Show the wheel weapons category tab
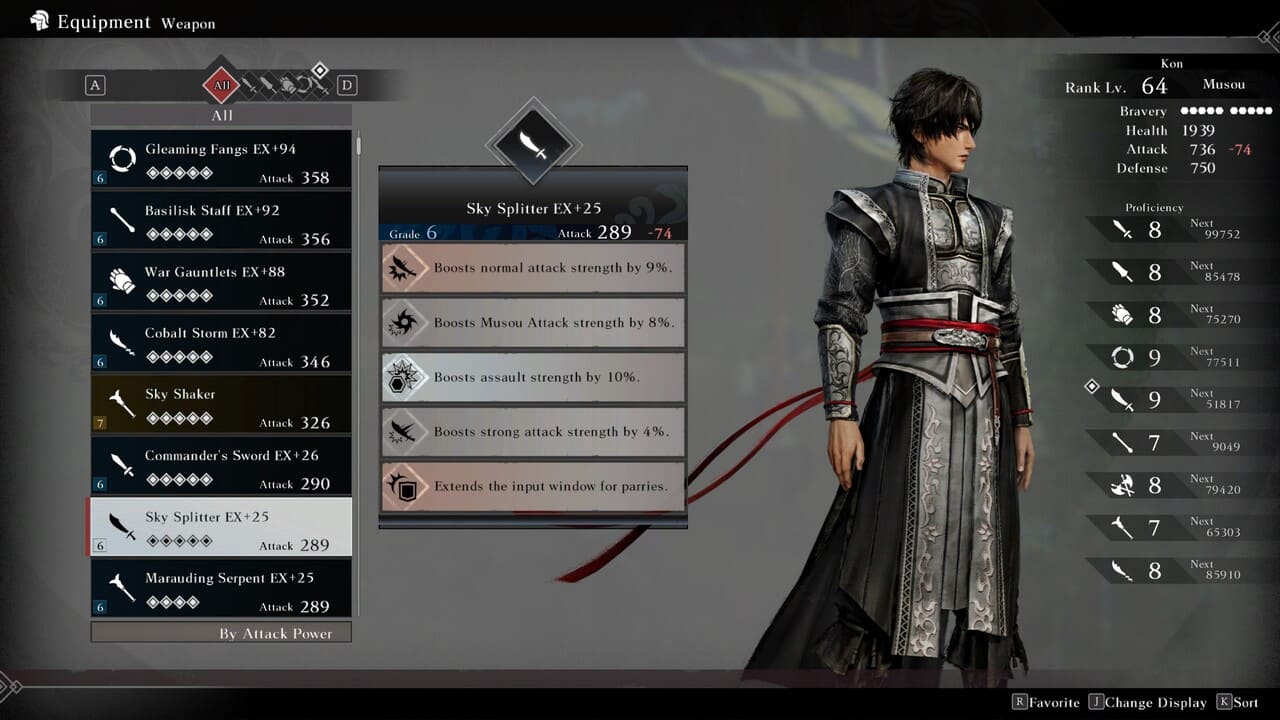This screenshot has height=720, width=1280. coord(303,87)
